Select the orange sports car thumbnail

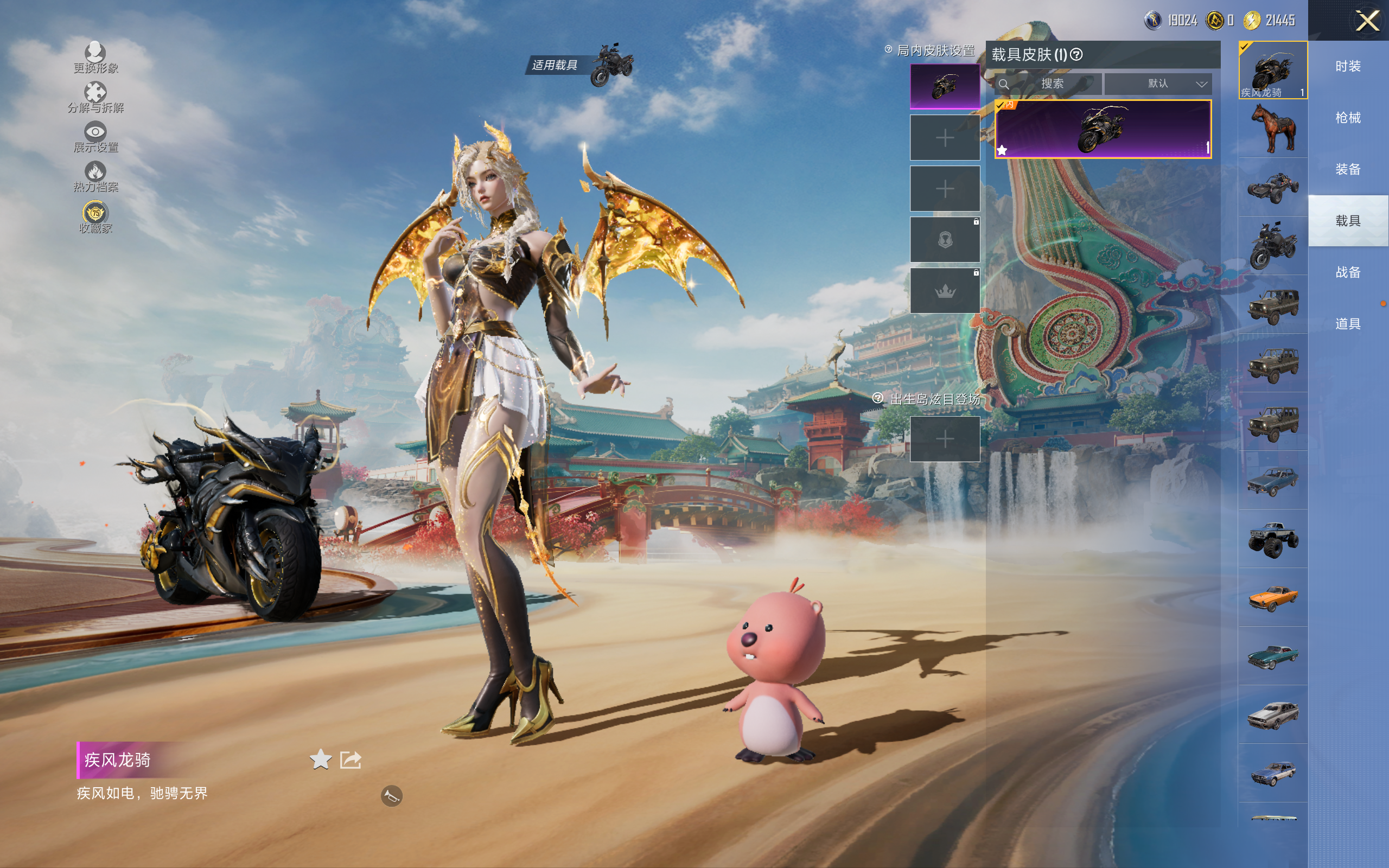(x=1273, y=598)
